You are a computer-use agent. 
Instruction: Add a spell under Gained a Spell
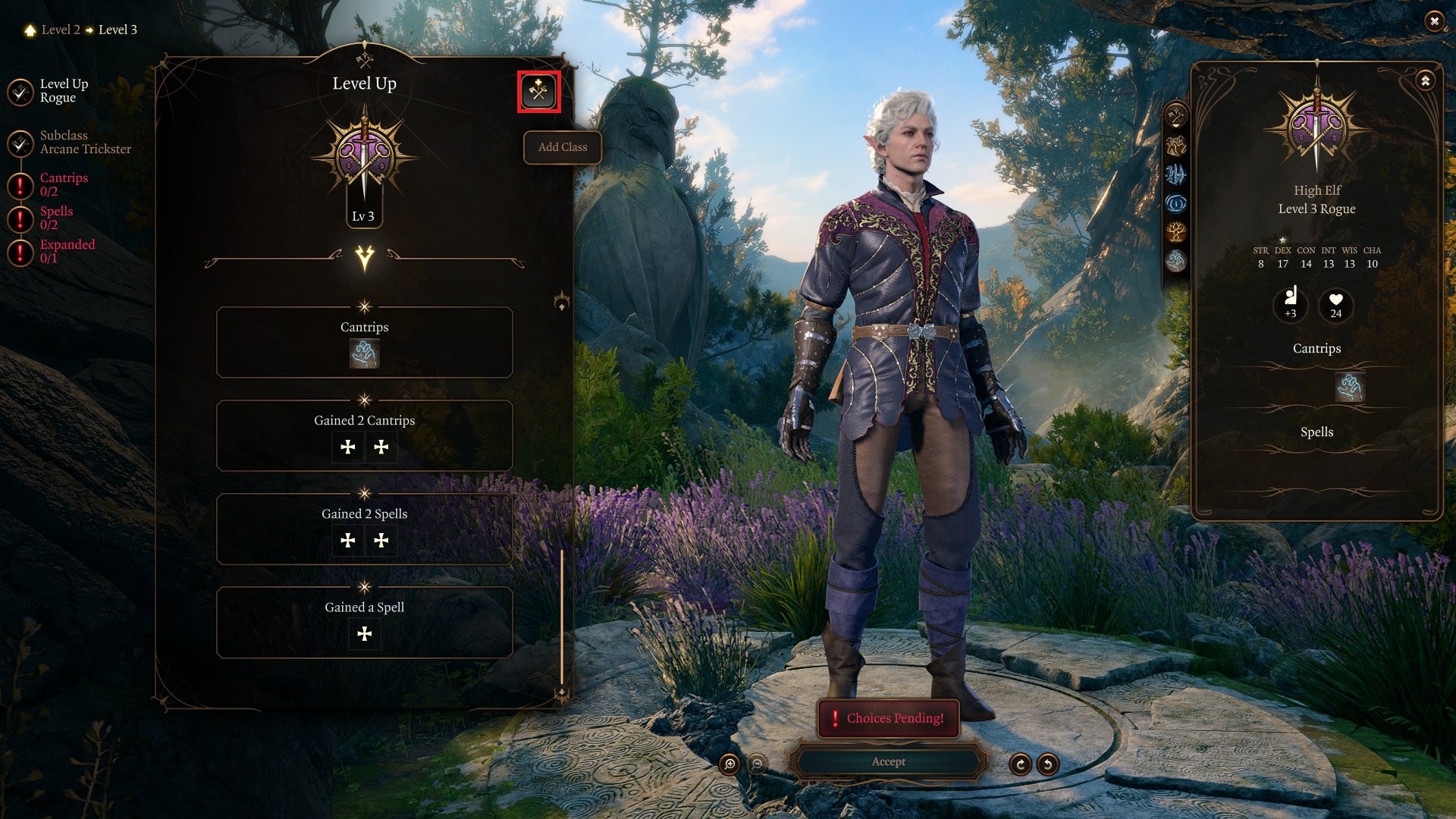click(364, 634)
